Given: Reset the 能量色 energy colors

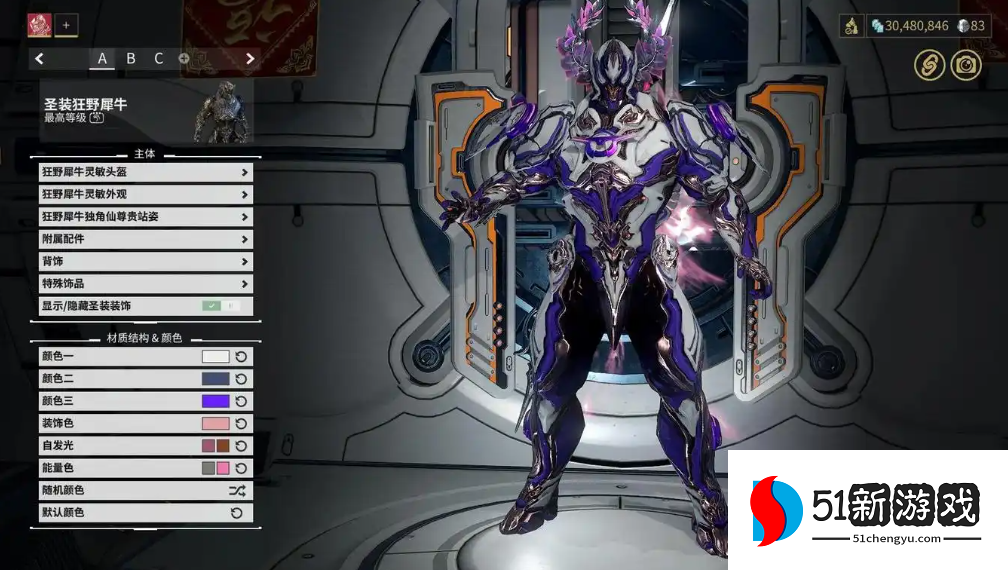Looking at the screenshot, I should click(241, 468).
